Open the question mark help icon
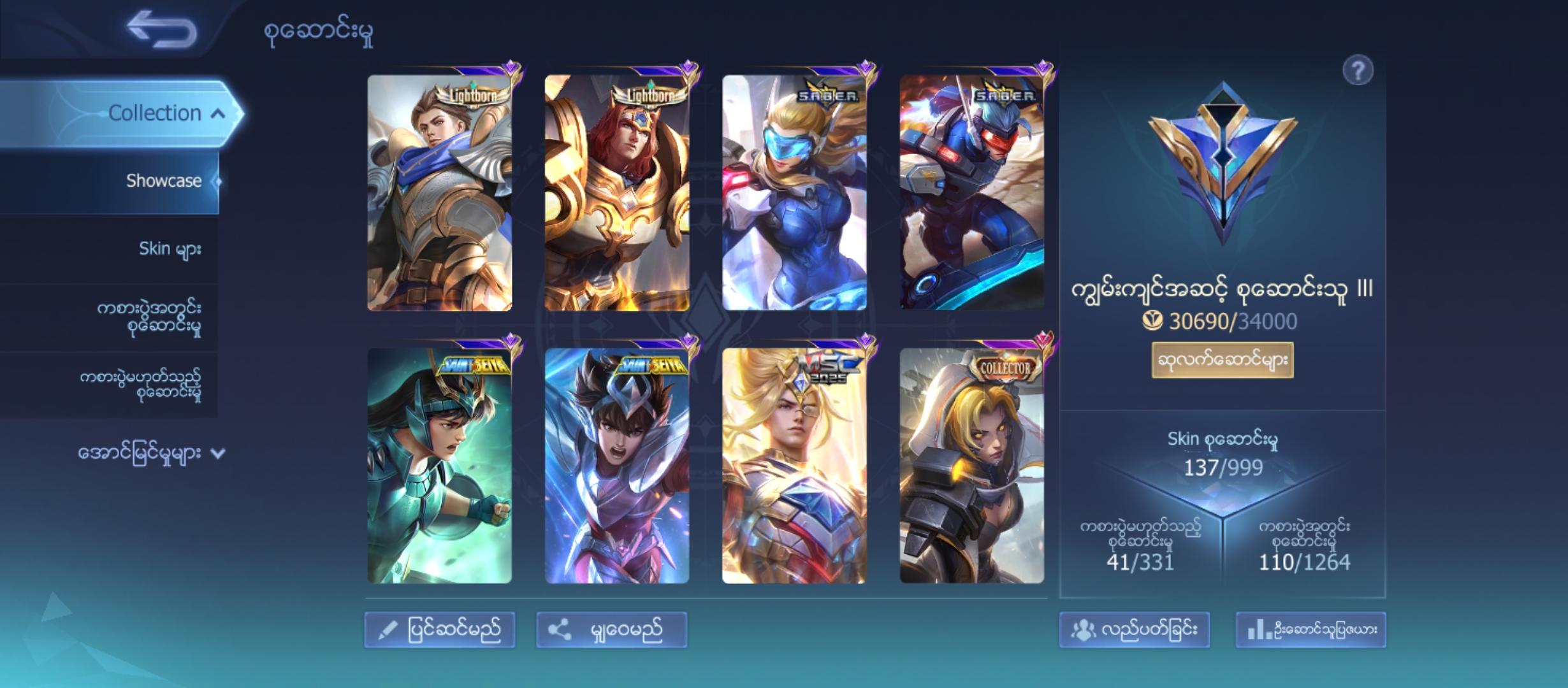 click(x=1357, y=70)
